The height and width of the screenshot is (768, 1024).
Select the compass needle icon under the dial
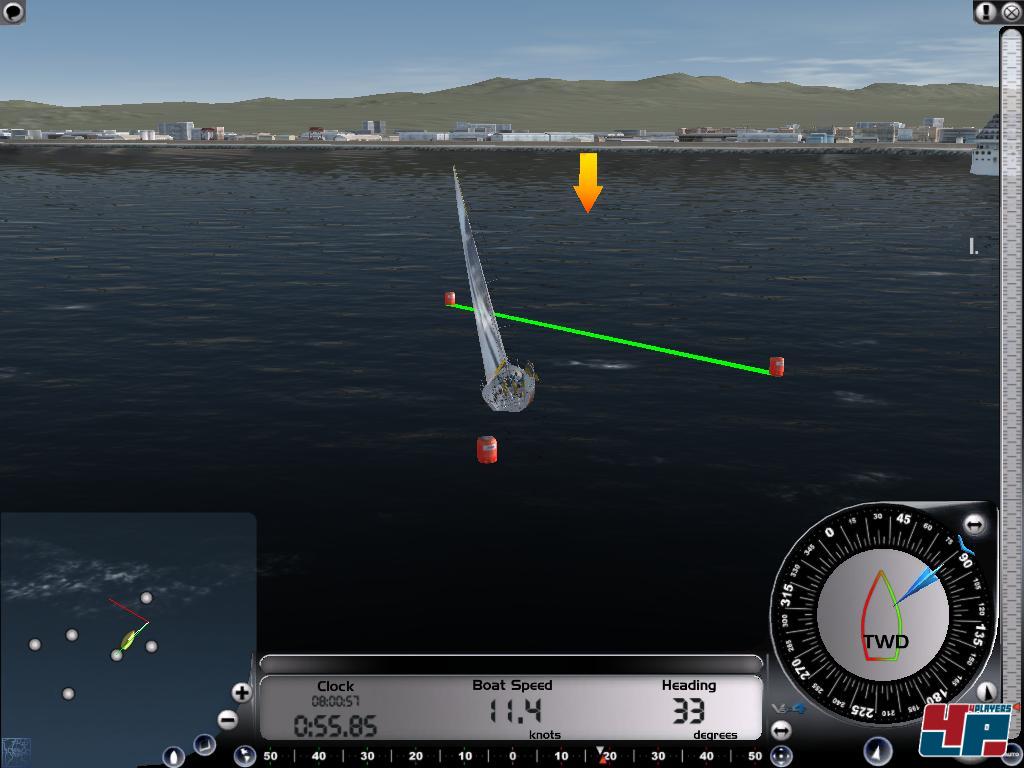pos(878,752)
